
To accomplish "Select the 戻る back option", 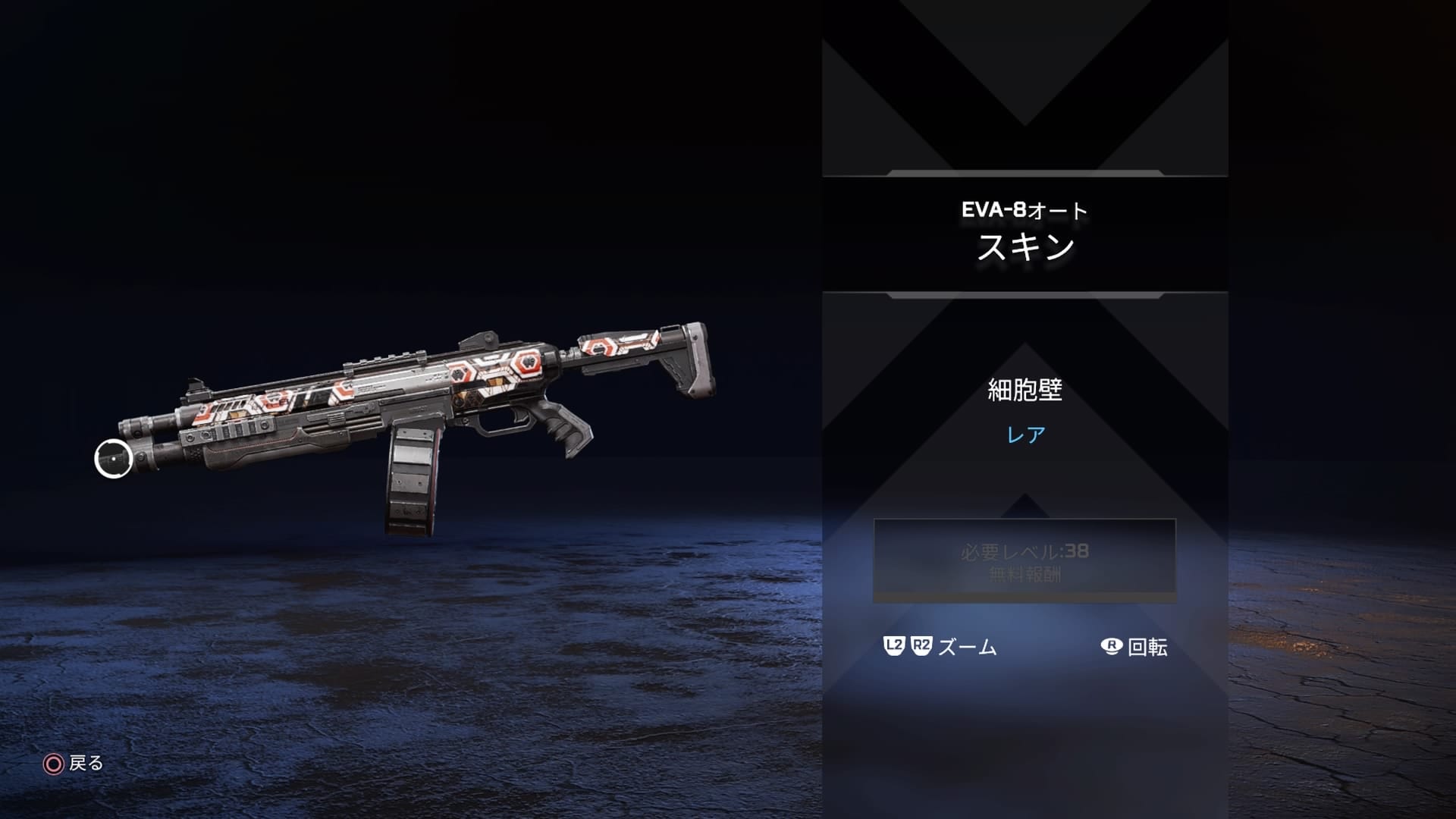I will point(86,764).
